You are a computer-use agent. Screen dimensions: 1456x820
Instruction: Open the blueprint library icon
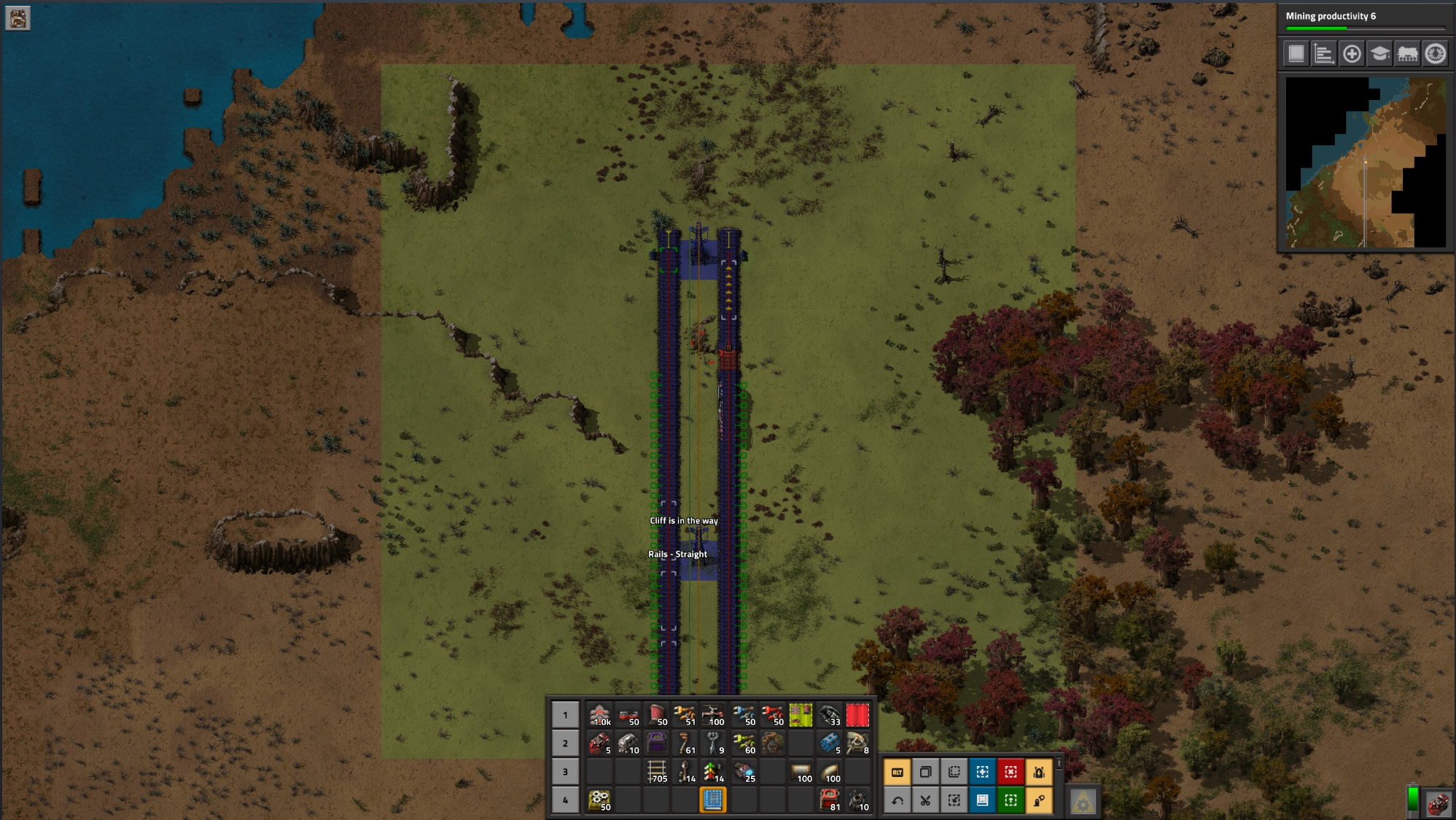[x=1296, y=54]
